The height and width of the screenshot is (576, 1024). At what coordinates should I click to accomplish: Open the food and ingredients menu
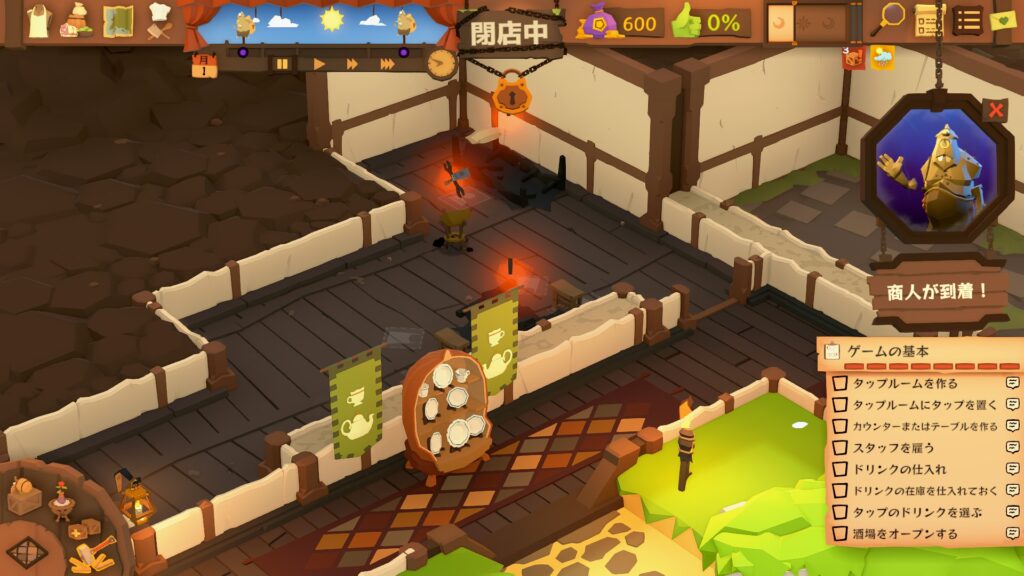(x=77, y=20)
